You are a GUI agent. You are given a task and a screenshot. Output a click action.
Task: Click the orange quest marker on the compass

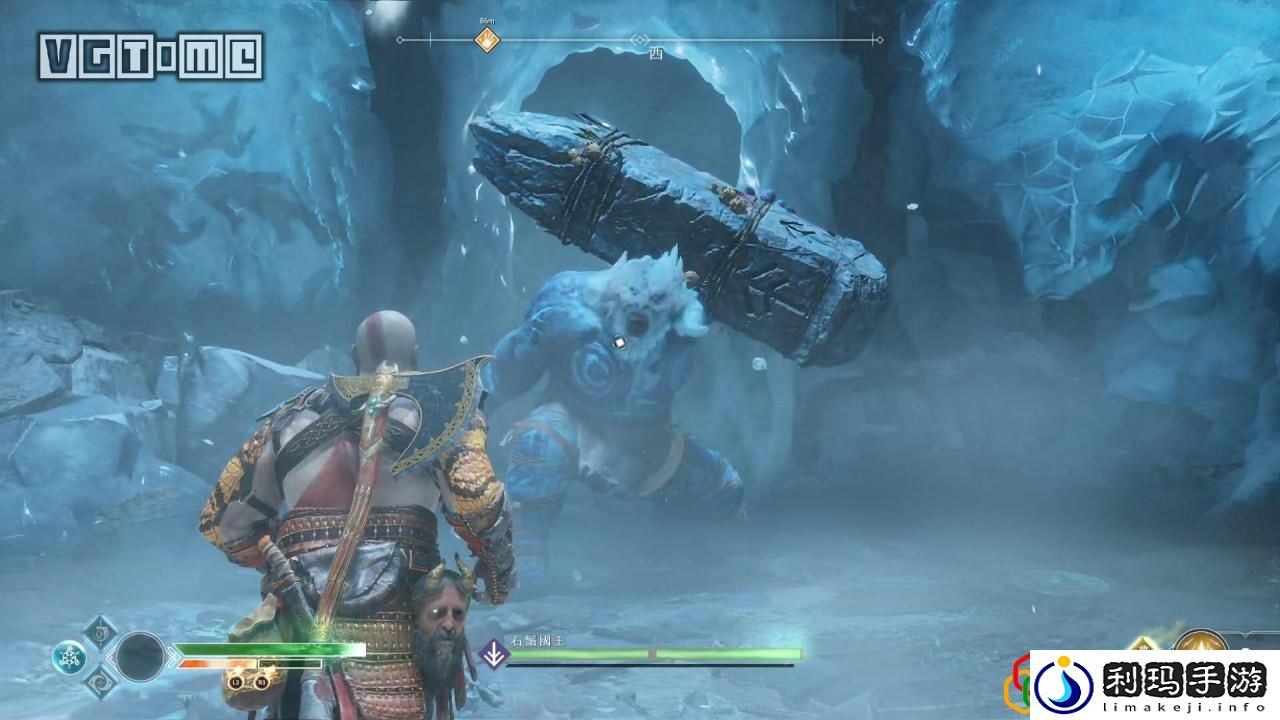point(487,40)
